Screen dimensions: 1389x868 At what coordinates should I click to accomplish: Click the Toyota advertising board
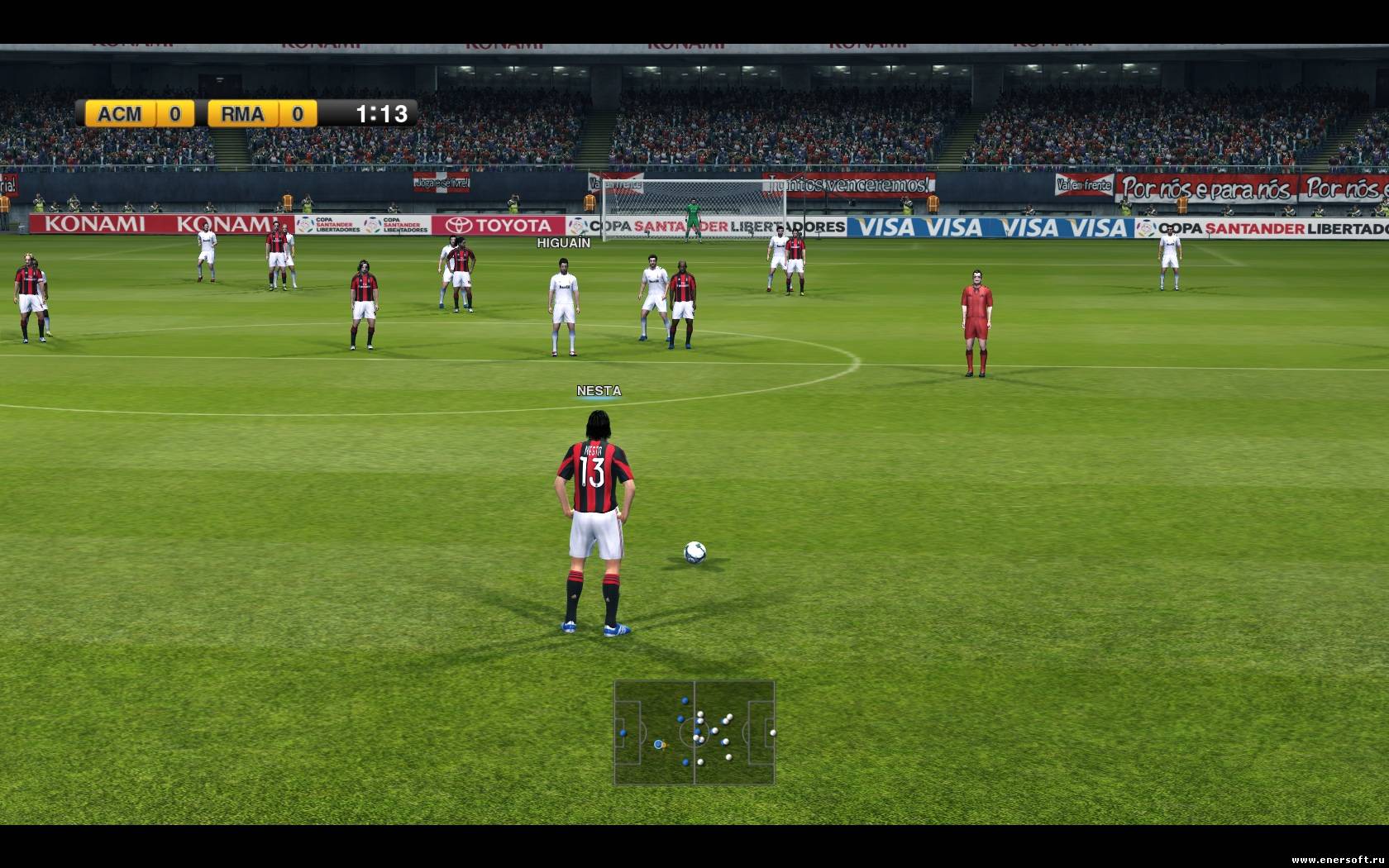tap(500, 225)
